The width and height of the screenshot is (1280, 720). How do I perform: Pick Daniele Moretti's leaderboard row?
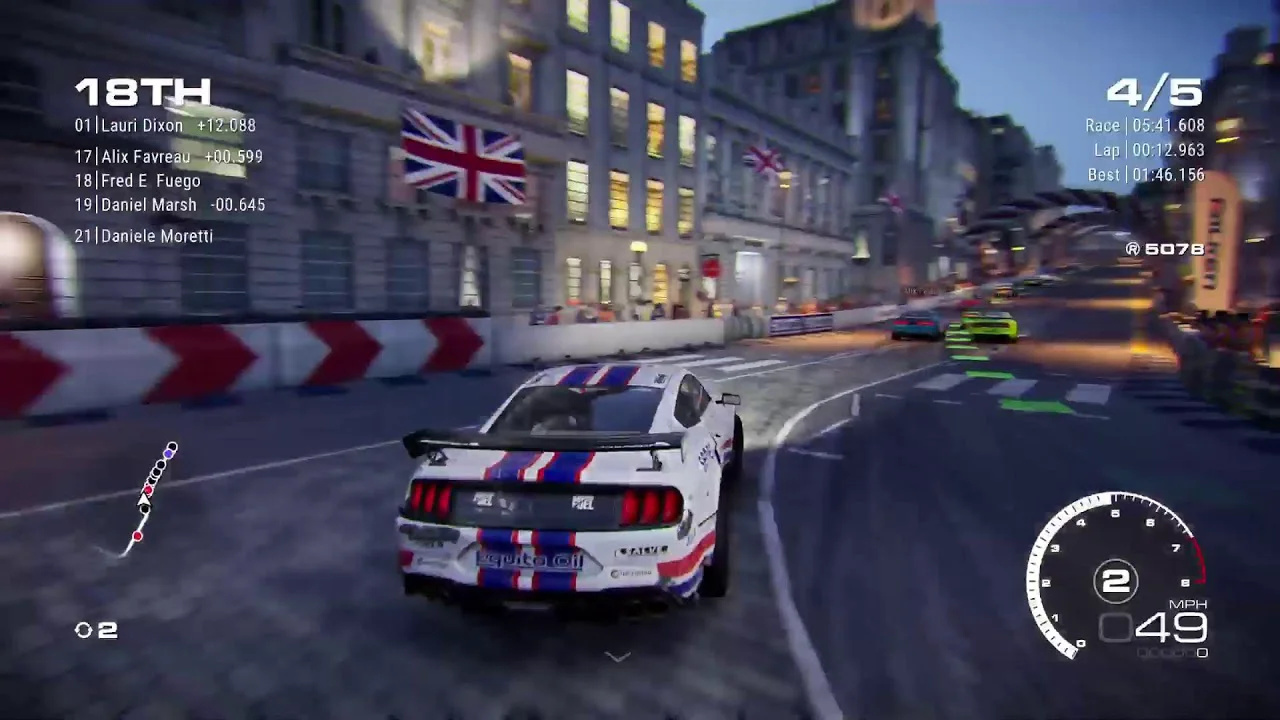(144, 236)
